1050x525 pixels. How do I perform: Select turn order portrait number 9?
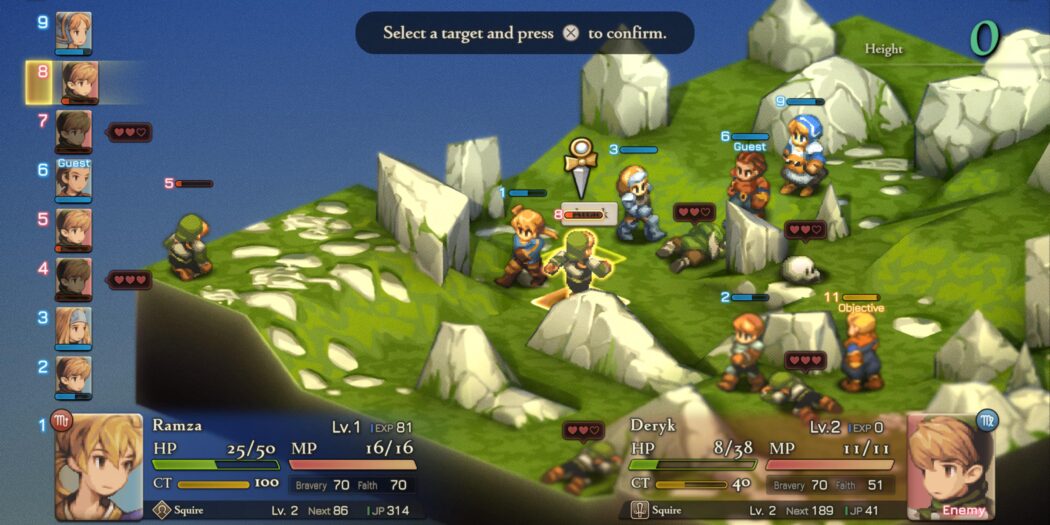click(73, 31)
